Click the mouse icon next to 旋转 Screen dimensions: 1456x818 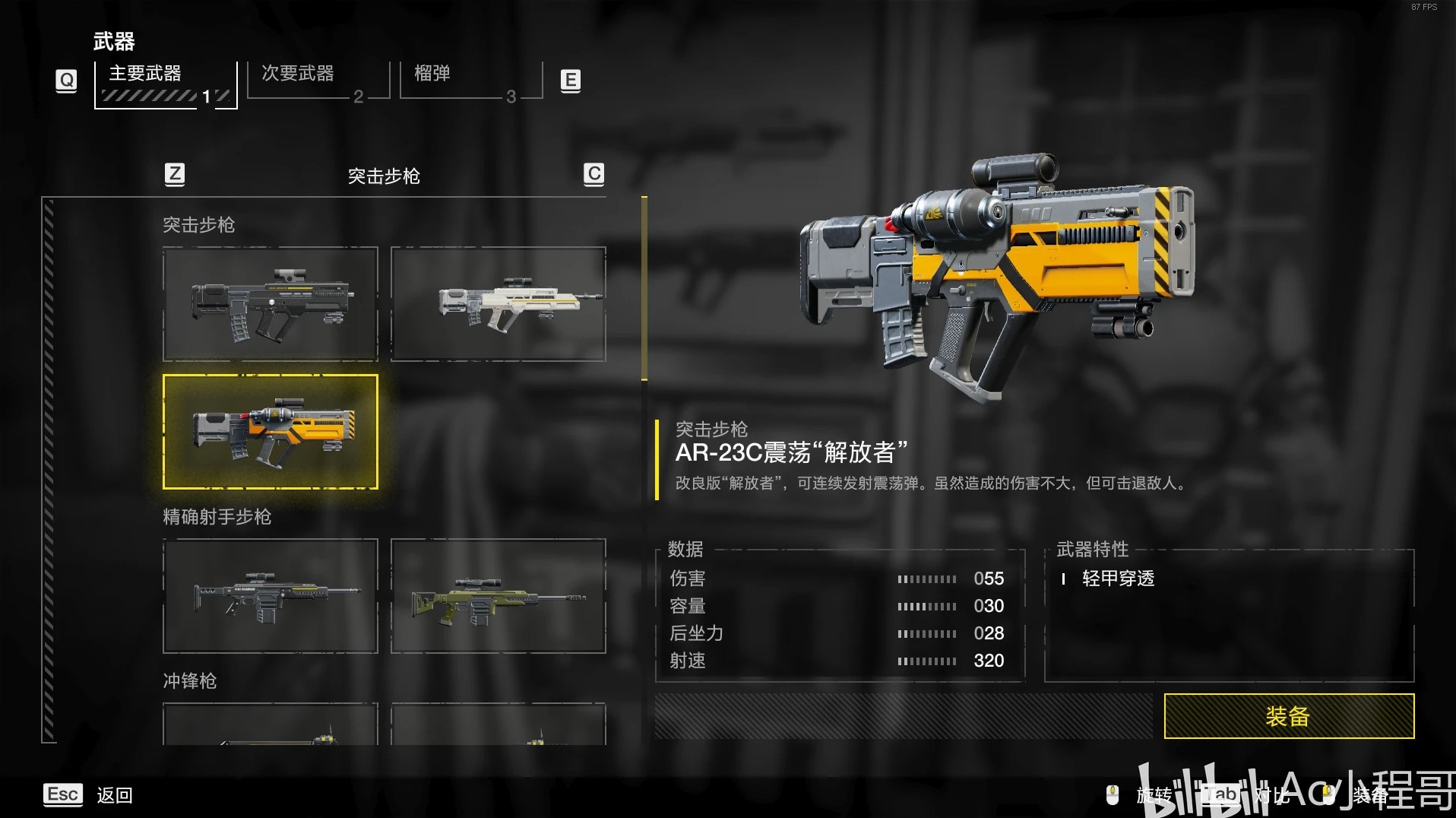[x=1113, y=795]
